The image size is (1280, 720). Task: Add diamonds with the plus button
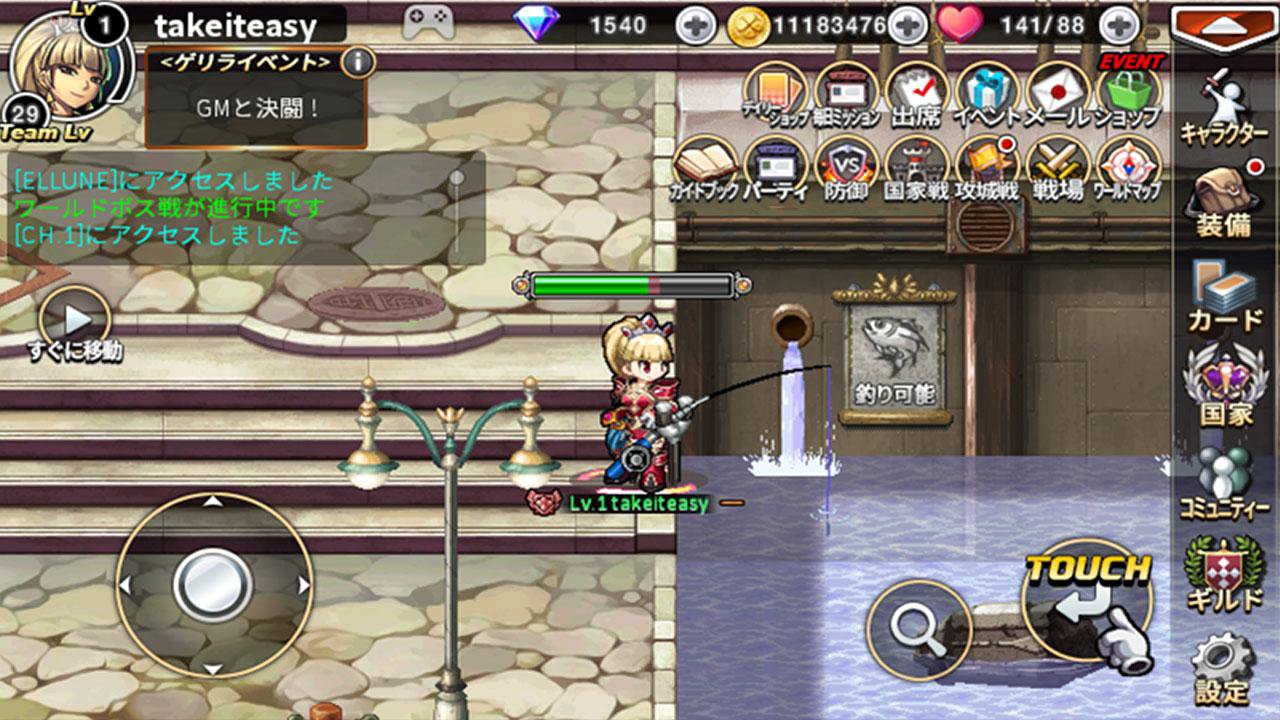click(x=696, y=25)
